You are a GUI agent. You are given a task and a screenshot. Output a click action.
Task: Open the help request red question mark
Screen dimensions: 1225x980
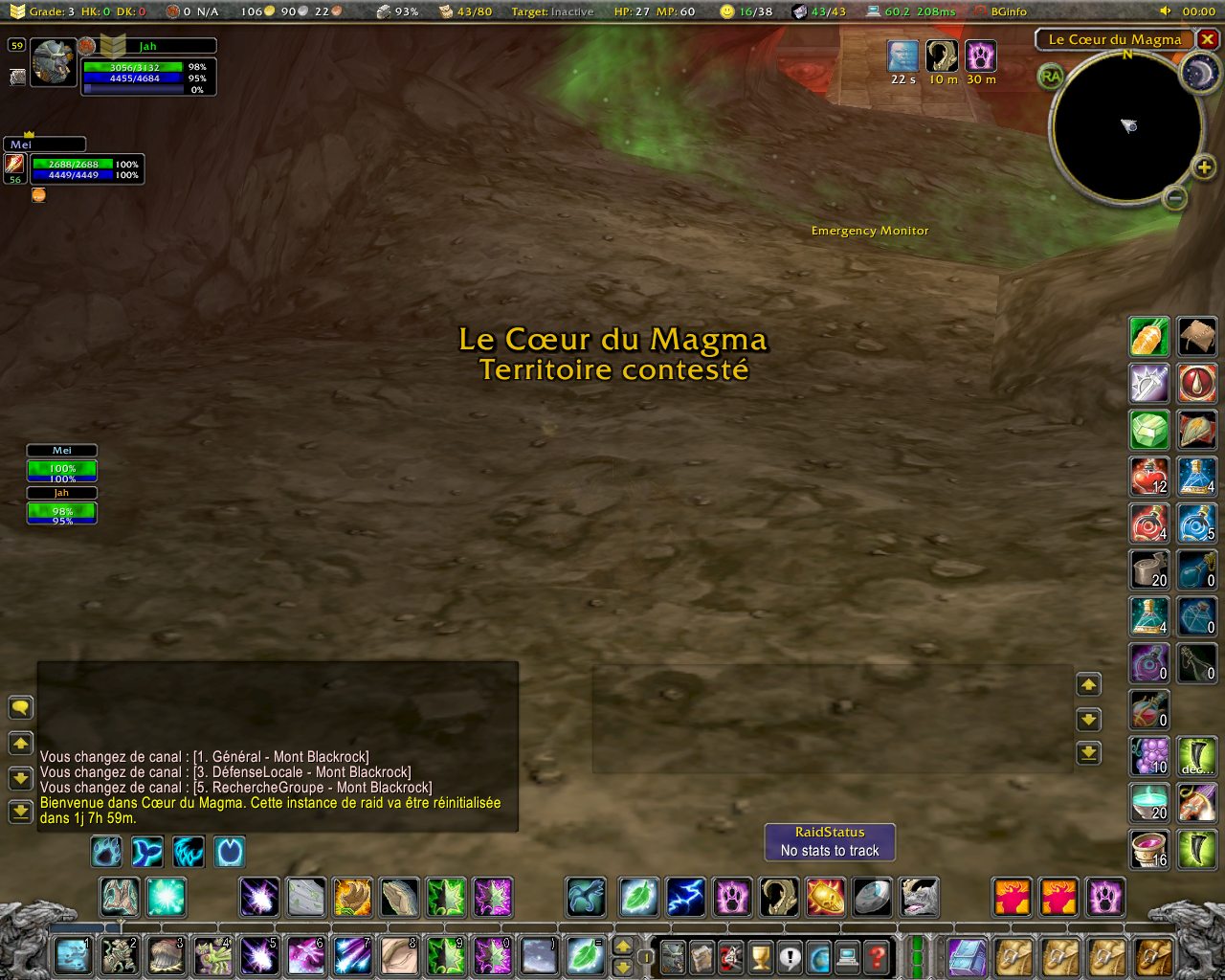coord(876,956)
